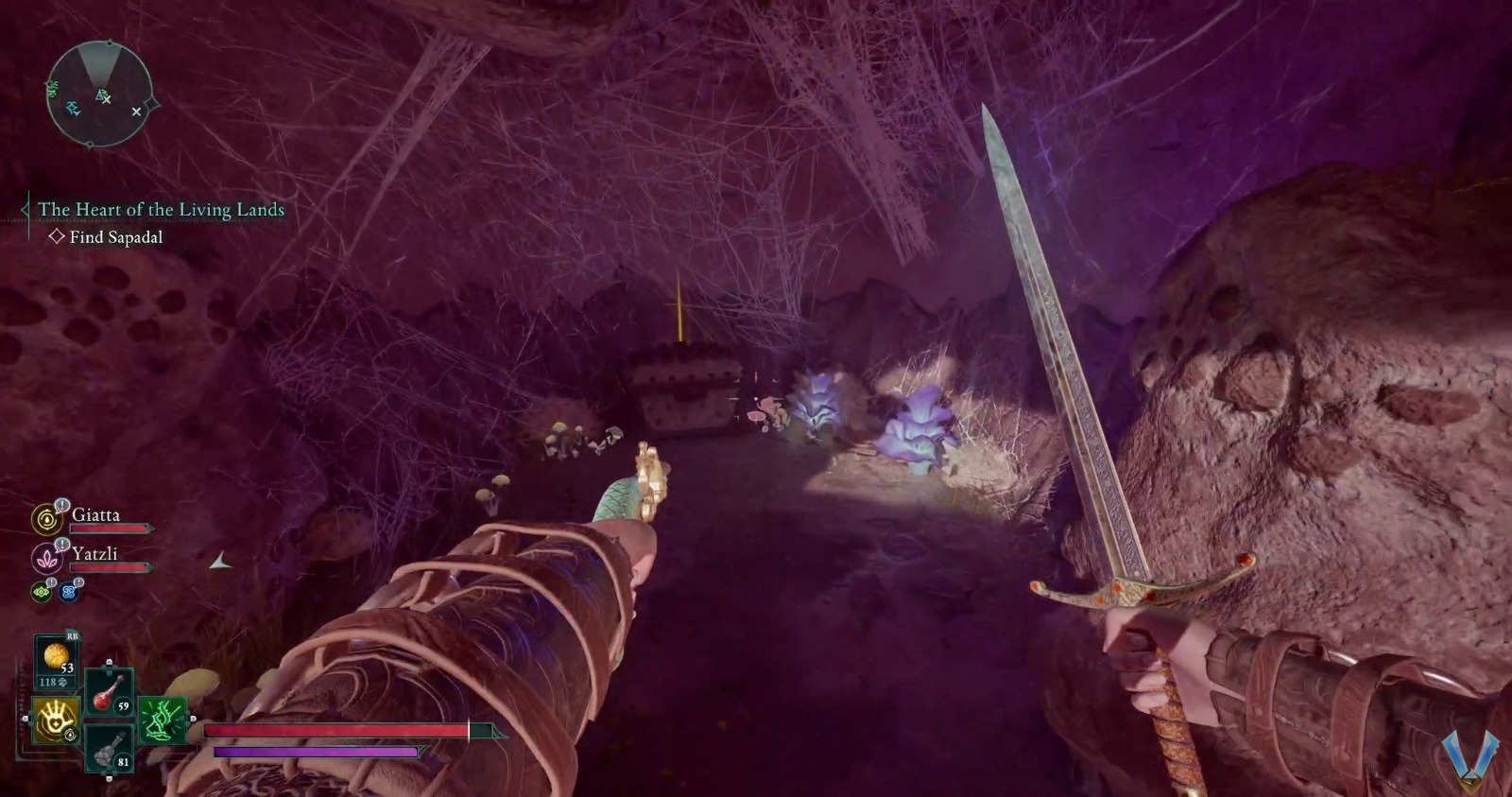This screenshot has height=797, width=1512.
Task: Collapse the quest tracker via its left-facing chevron
Action: pyautogui.click(x=23, y=209)
